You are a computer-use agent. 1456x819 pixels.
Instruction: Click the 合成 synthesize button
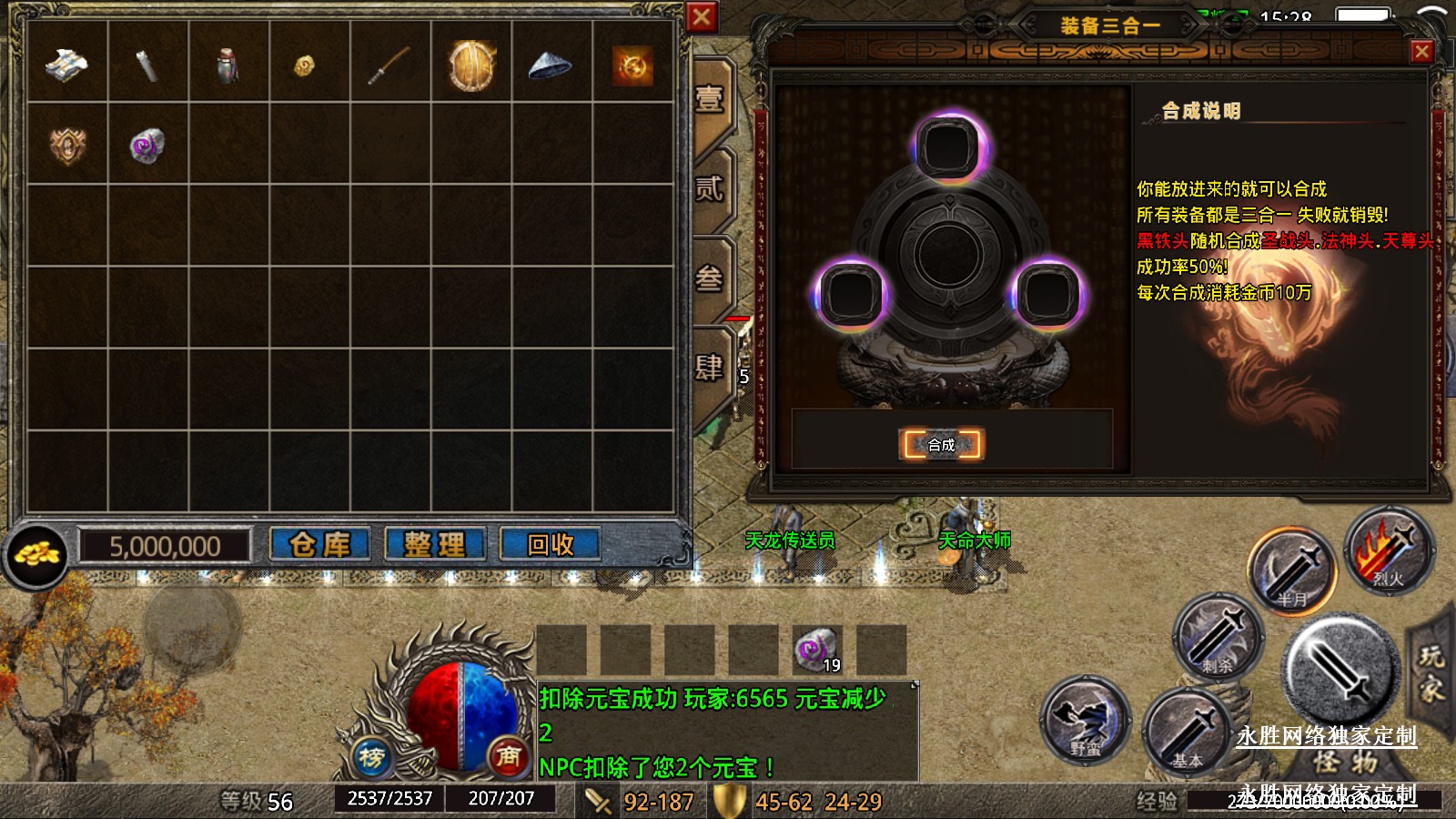tap(941, 444)
